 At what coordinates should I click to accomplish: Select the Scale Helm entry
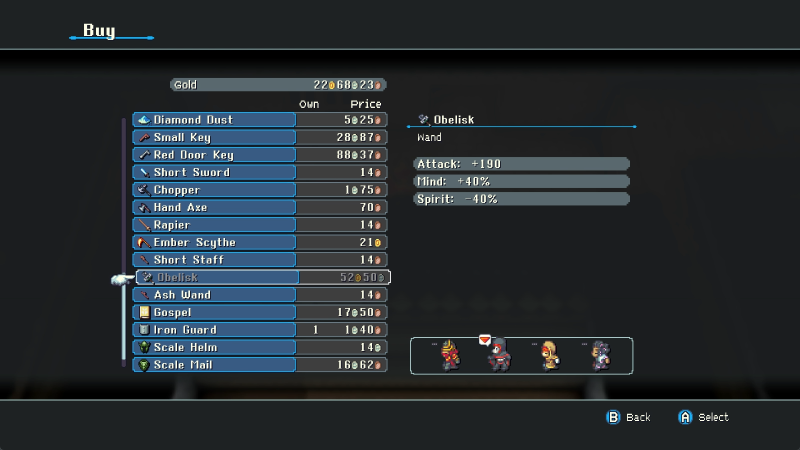click(x=215, y=347)
